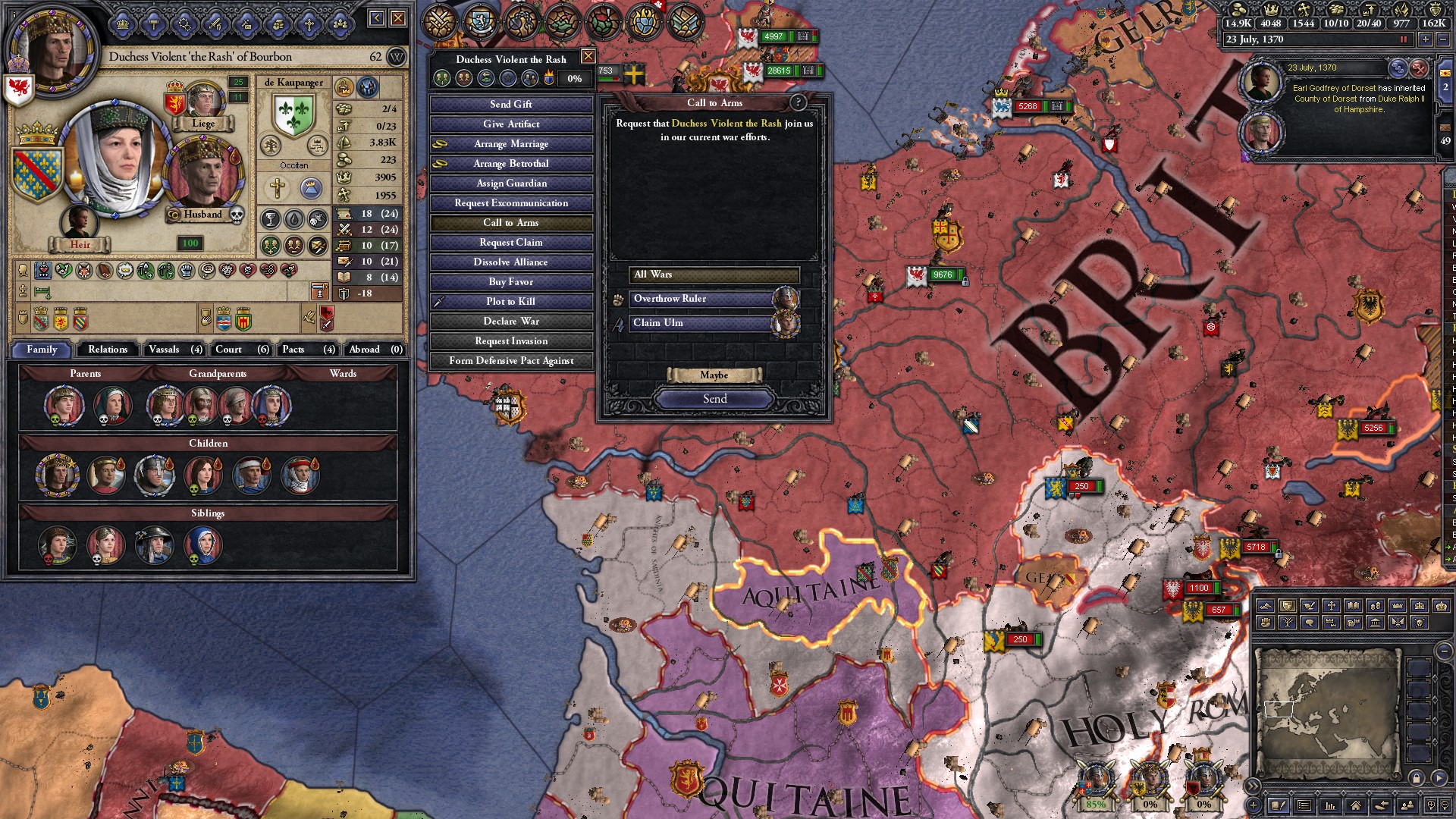Switch to the Relations tab

pyautogui.click(x=107, y=350)
